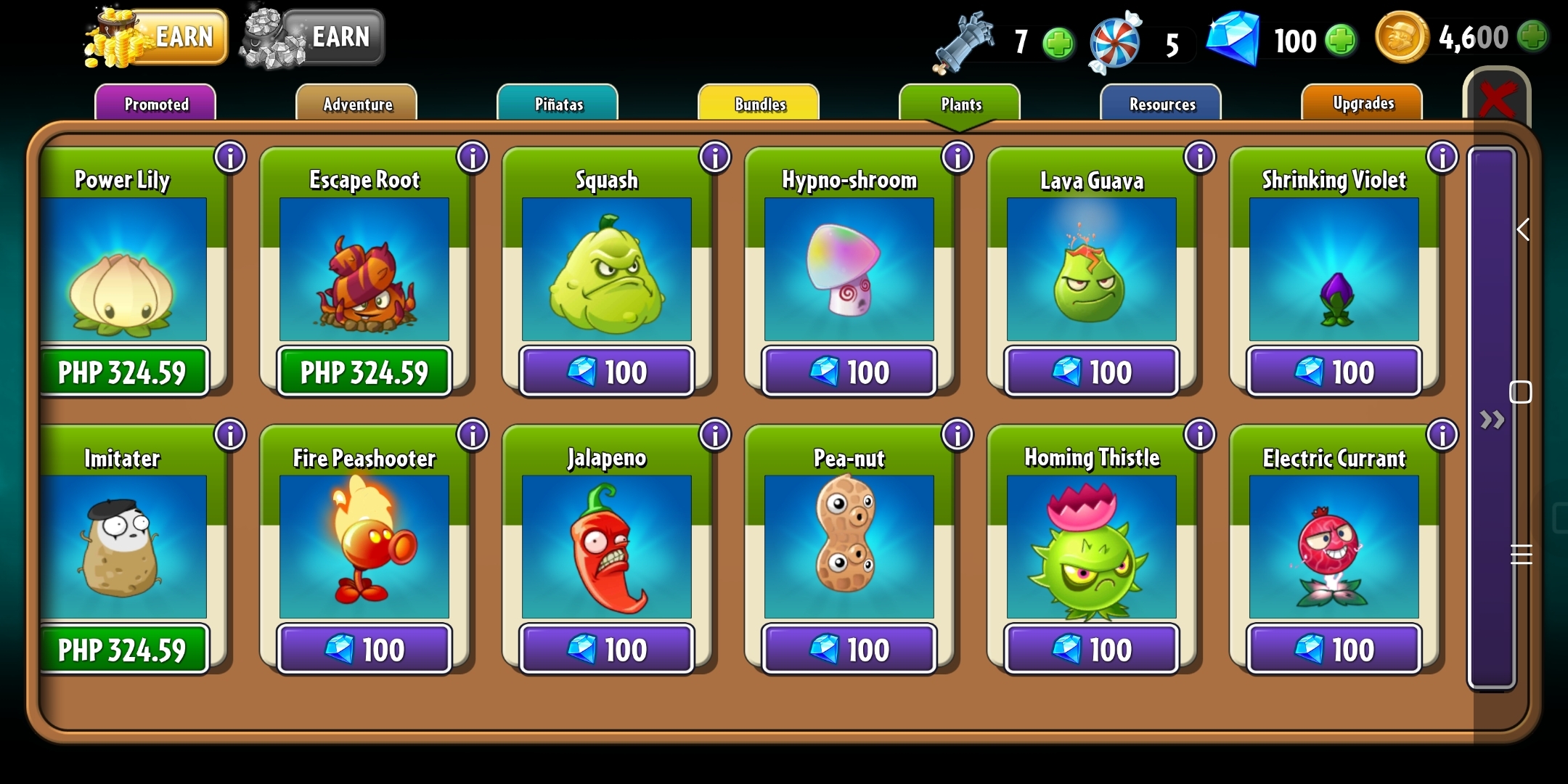
Task: Open the Adventure tab
Action: click(x=357, y=104)
